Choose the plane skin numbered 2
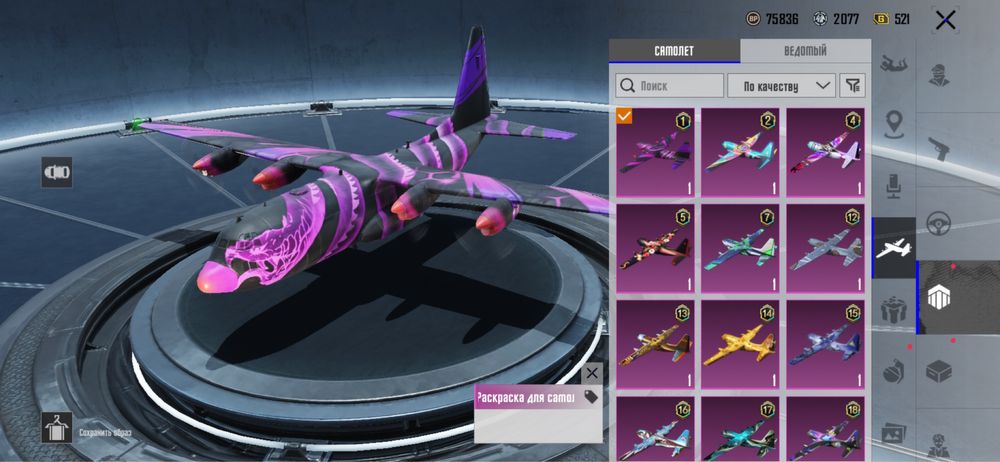 tap(740, 153)
